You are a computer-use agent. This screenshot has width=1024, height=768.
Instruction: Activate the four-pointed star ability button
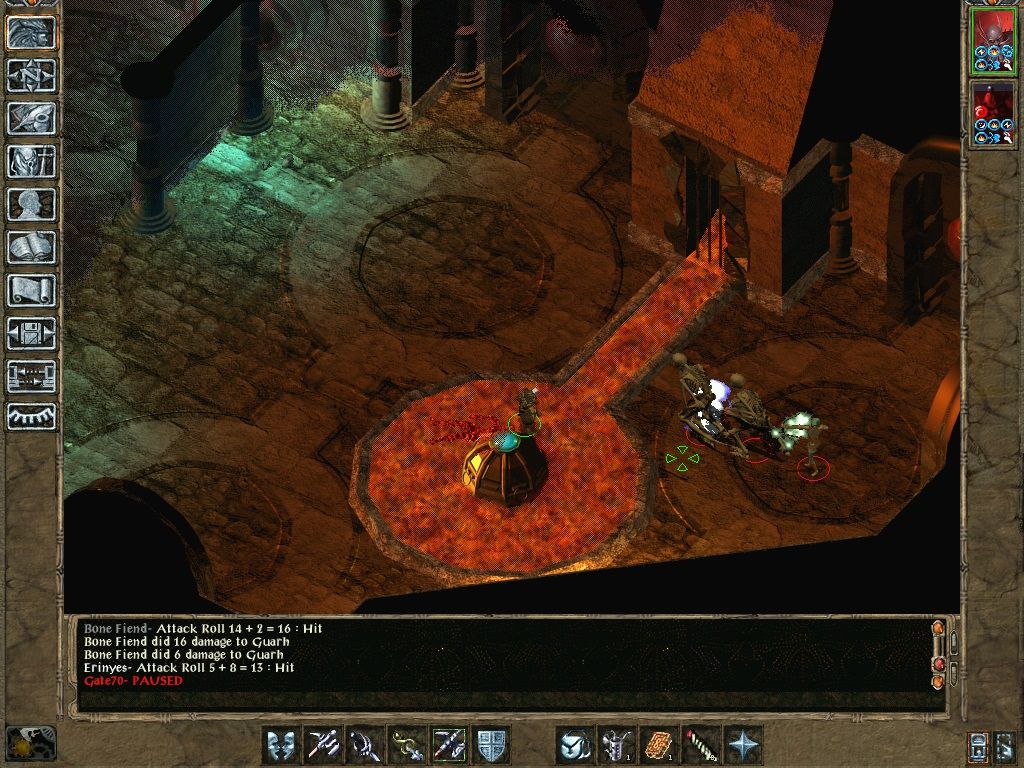pyautogui.click(x=743, y=745)
